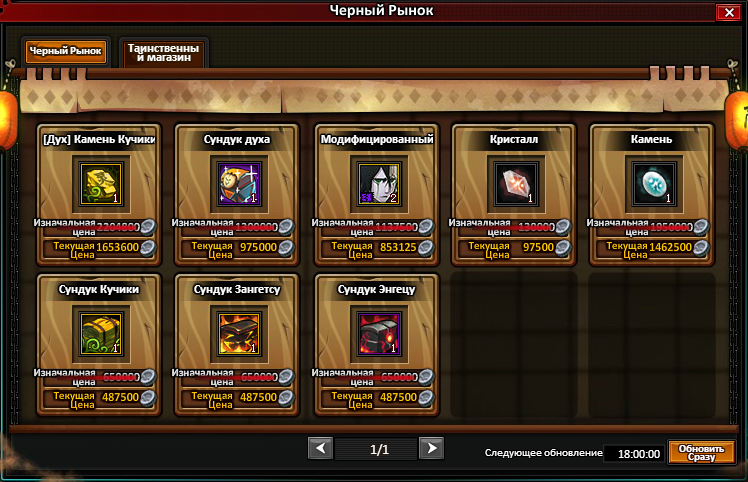Go to the next page arrow
Screen dimensions: 748x482
click(x=431, y=448)
